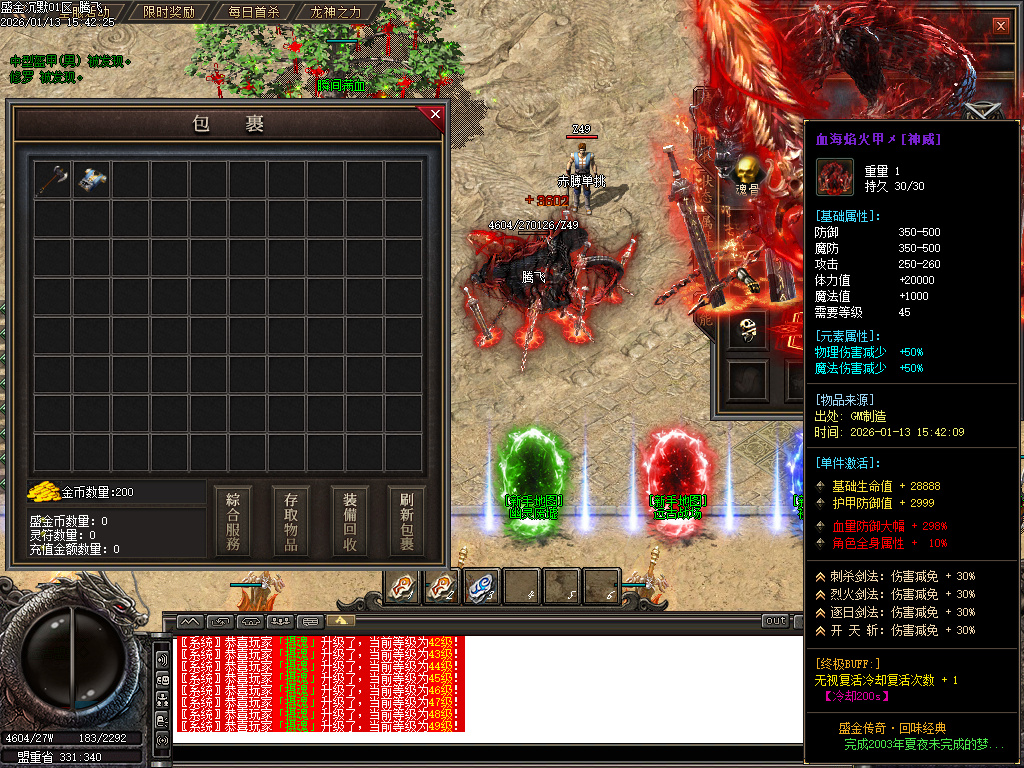1024x768 pixels.
Task: Open 存取物品 item storage
Action: [x=291, y=522]
